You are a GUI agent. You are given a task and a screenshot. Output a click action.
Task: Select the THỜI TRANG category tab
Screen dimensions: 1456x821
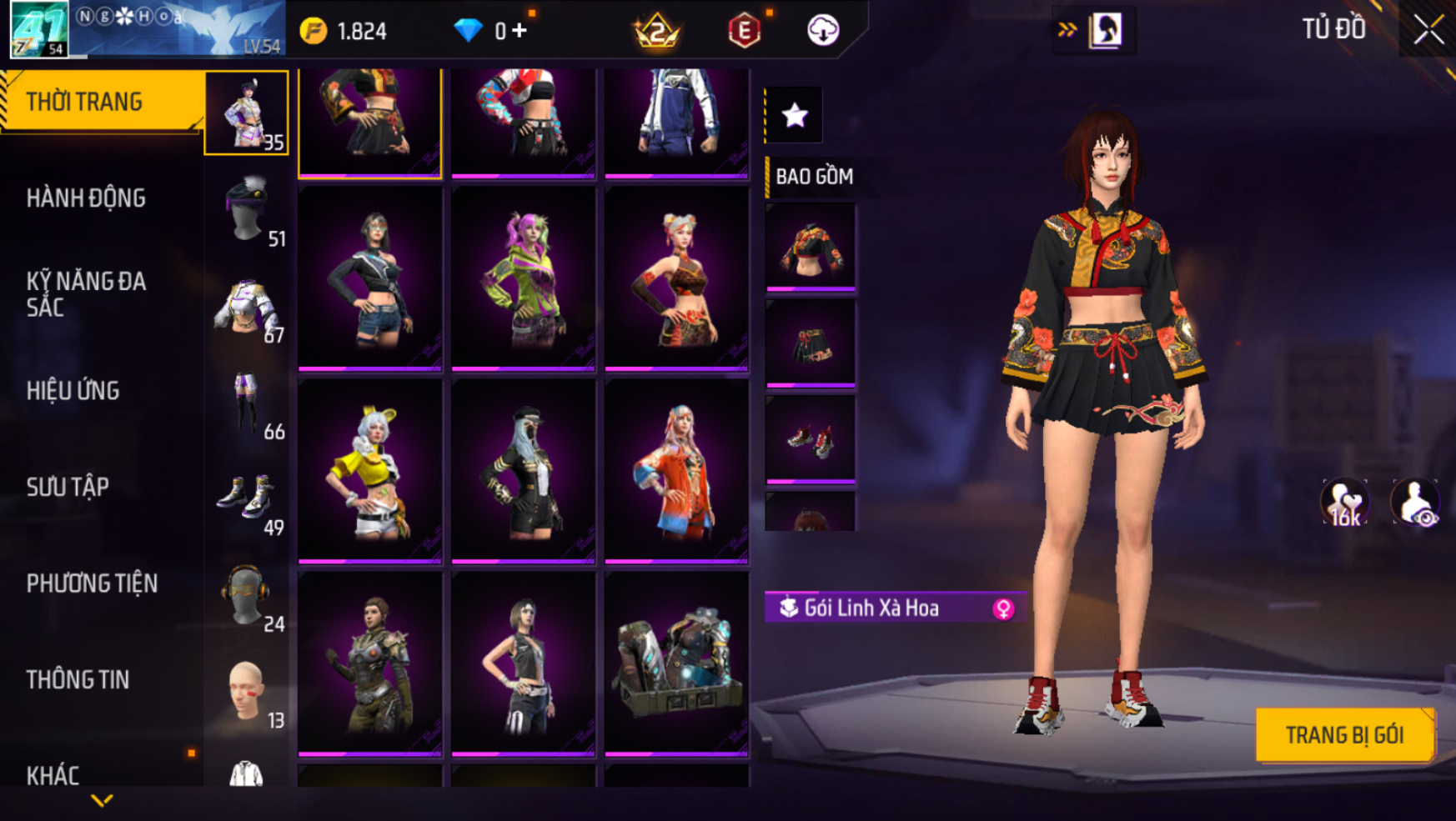(x=84, y=102)
